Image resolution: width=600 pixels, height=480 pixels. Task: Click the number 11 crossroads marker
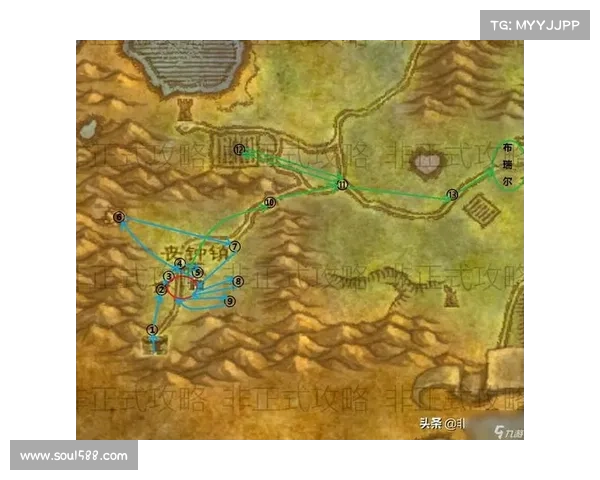342,185
